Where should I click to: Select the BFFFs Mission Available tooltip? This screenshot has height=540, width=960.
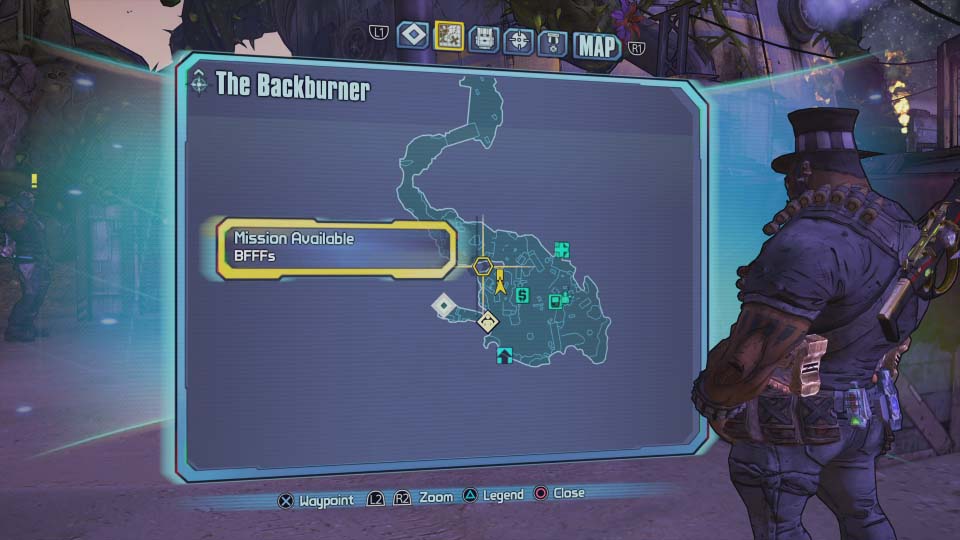[336, 247]
